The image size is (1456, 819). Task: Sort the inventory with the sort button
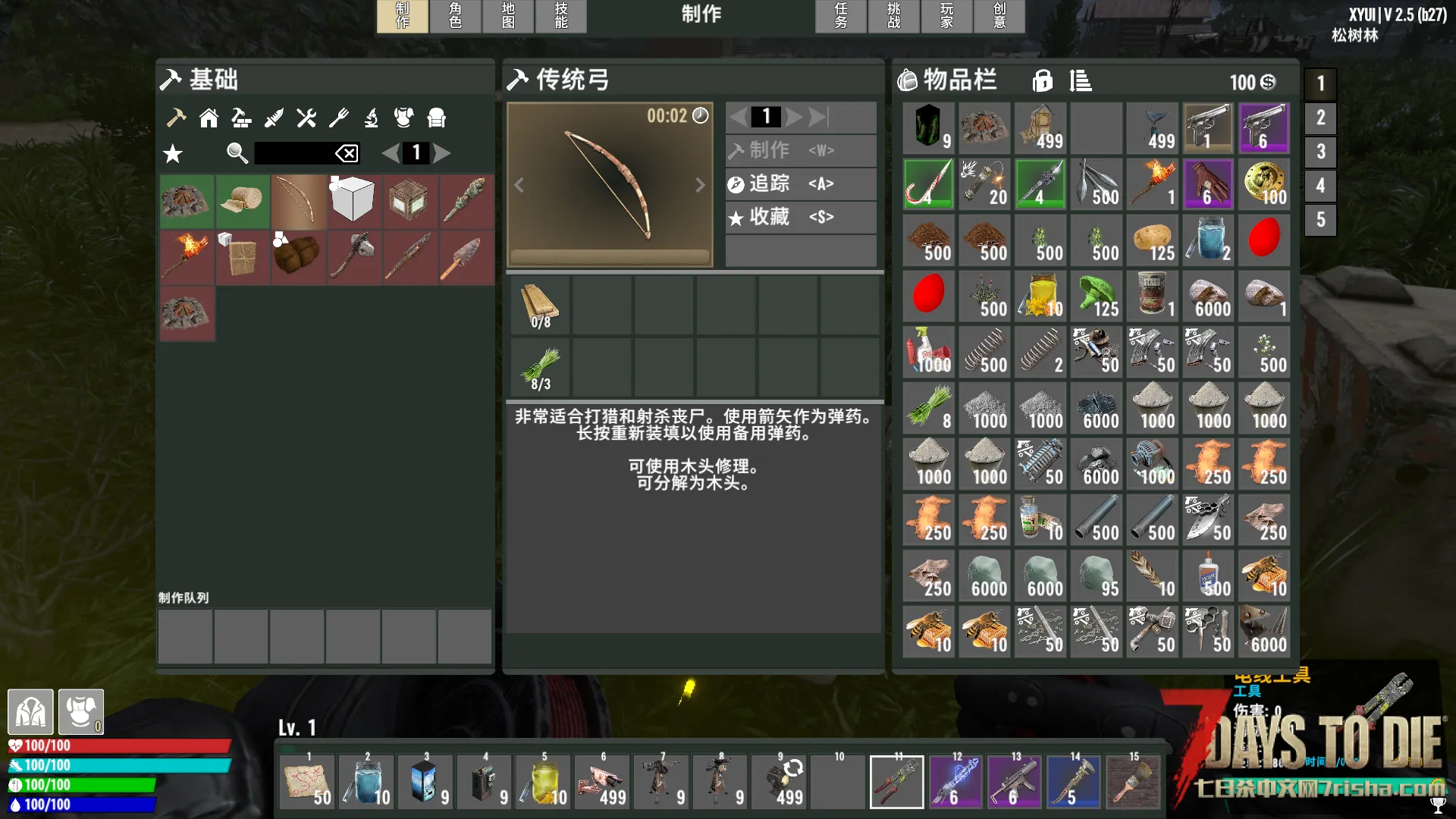[x=1081, y=80]
